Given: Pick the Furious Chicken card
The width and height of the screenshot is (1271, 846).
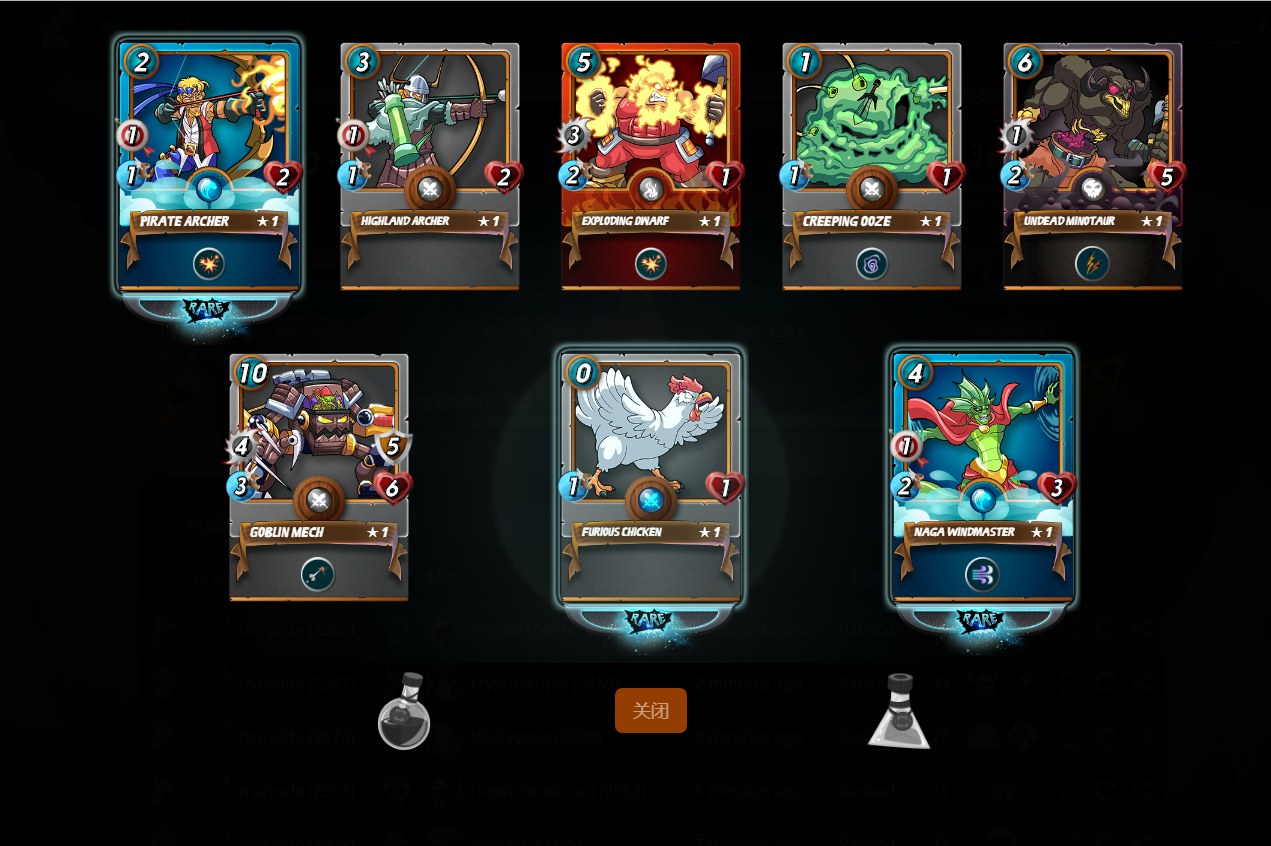Looking at the screenshot, I should [x=651, y=477].
